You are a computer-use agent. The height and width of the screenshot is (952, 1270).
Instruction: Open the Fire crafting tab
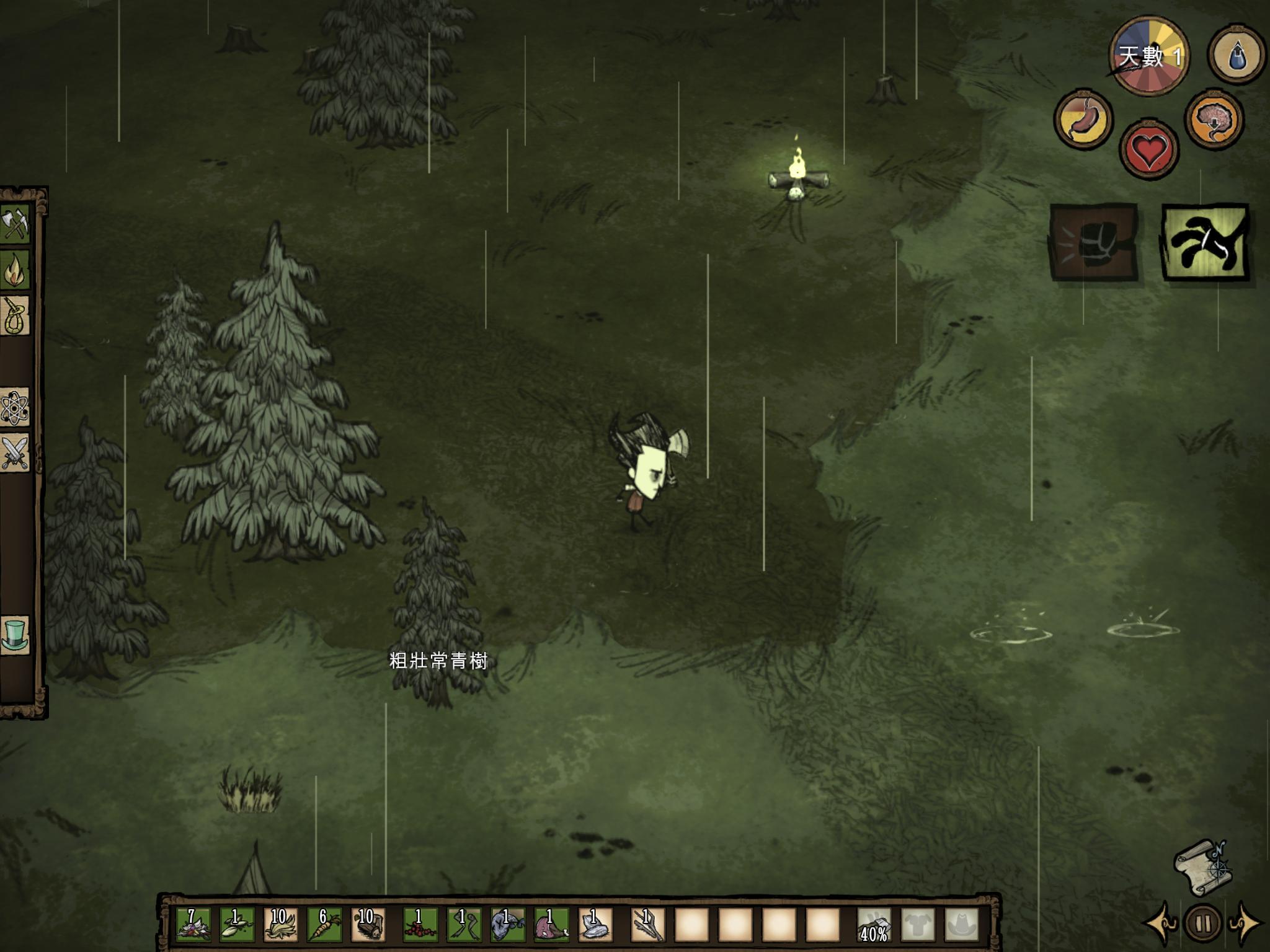coord(16,270)
